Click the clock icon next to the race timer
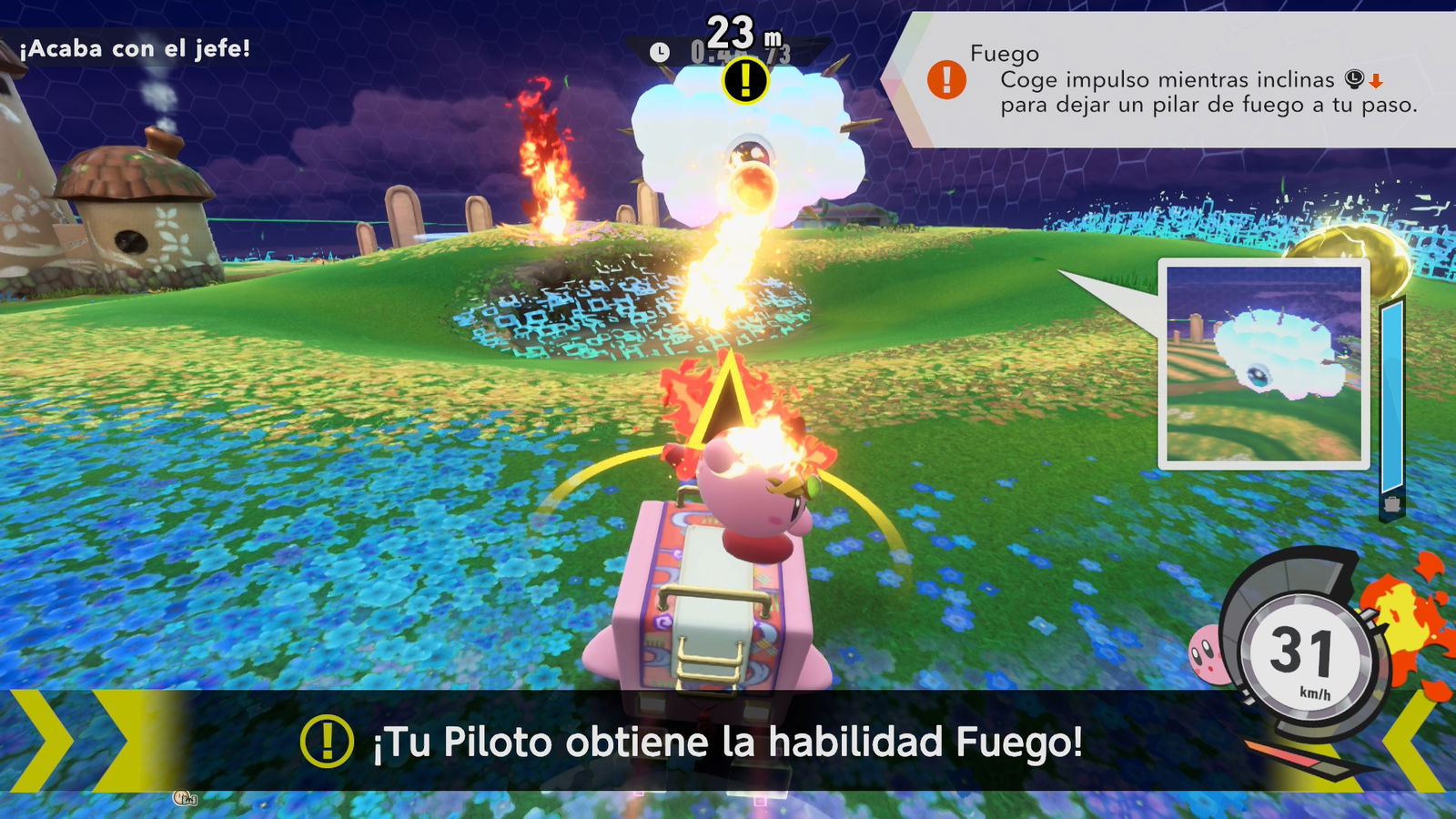The height and width of the screenshot is (819, 1456). tap(660, 52)
